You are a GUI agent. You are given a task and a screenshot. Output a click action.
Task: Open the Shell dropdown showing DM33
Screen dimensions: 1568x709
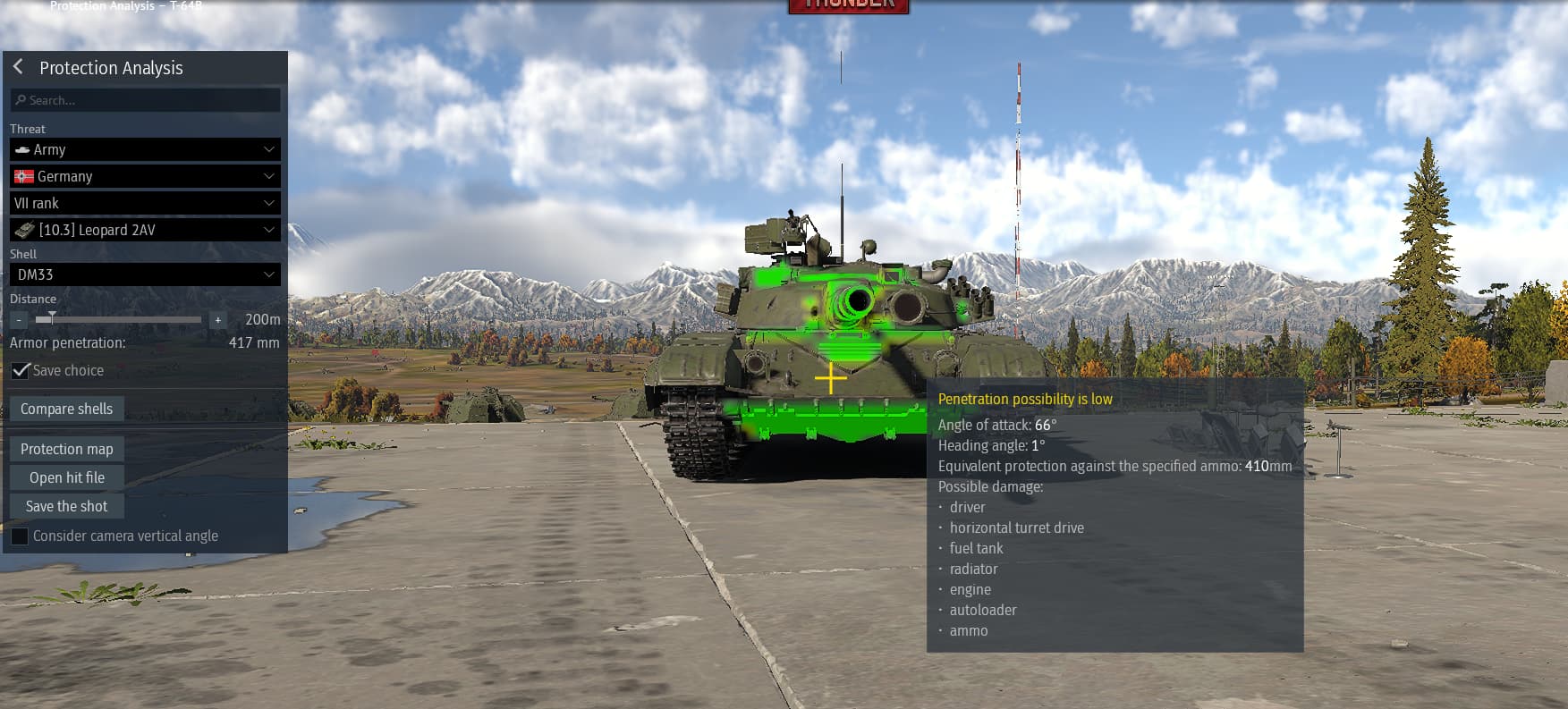tap(145, 274)
